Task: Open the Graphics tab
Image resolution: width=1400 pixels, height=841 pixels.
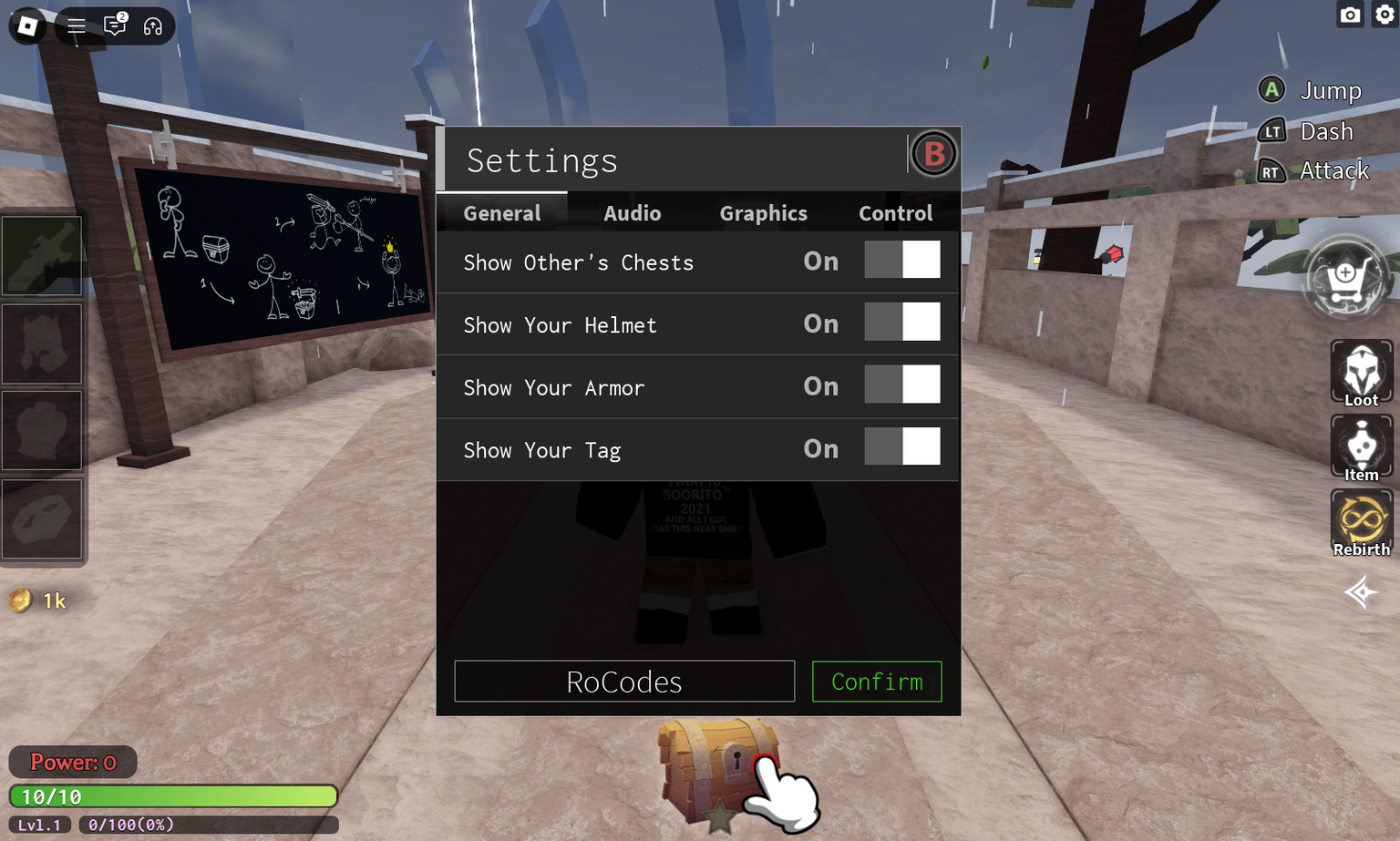Action: [763, 212]
